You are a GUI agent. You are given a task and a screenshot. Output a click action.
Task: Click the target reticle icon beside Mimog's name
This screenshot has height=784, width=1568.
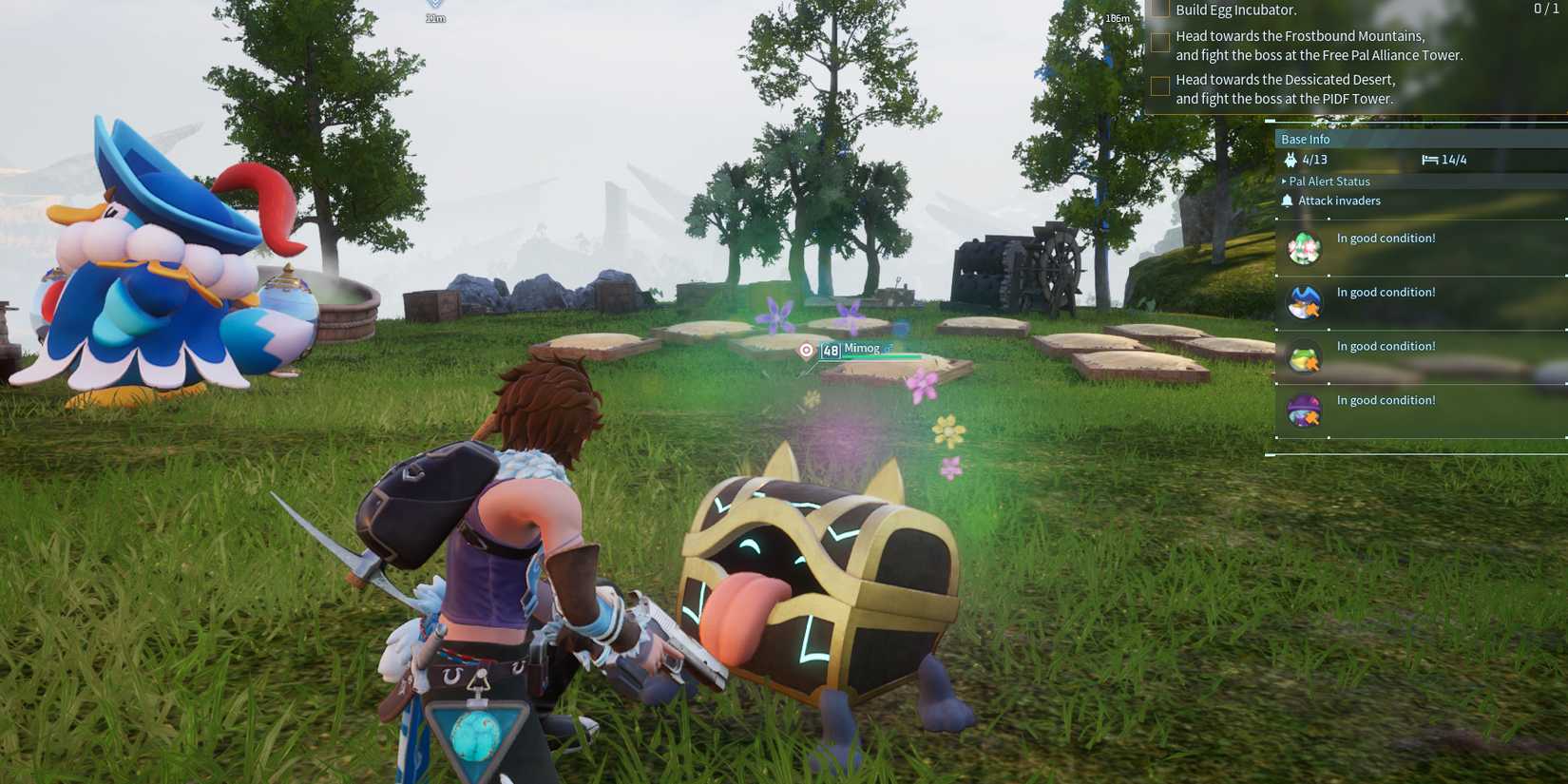click(x=806, y=351)
